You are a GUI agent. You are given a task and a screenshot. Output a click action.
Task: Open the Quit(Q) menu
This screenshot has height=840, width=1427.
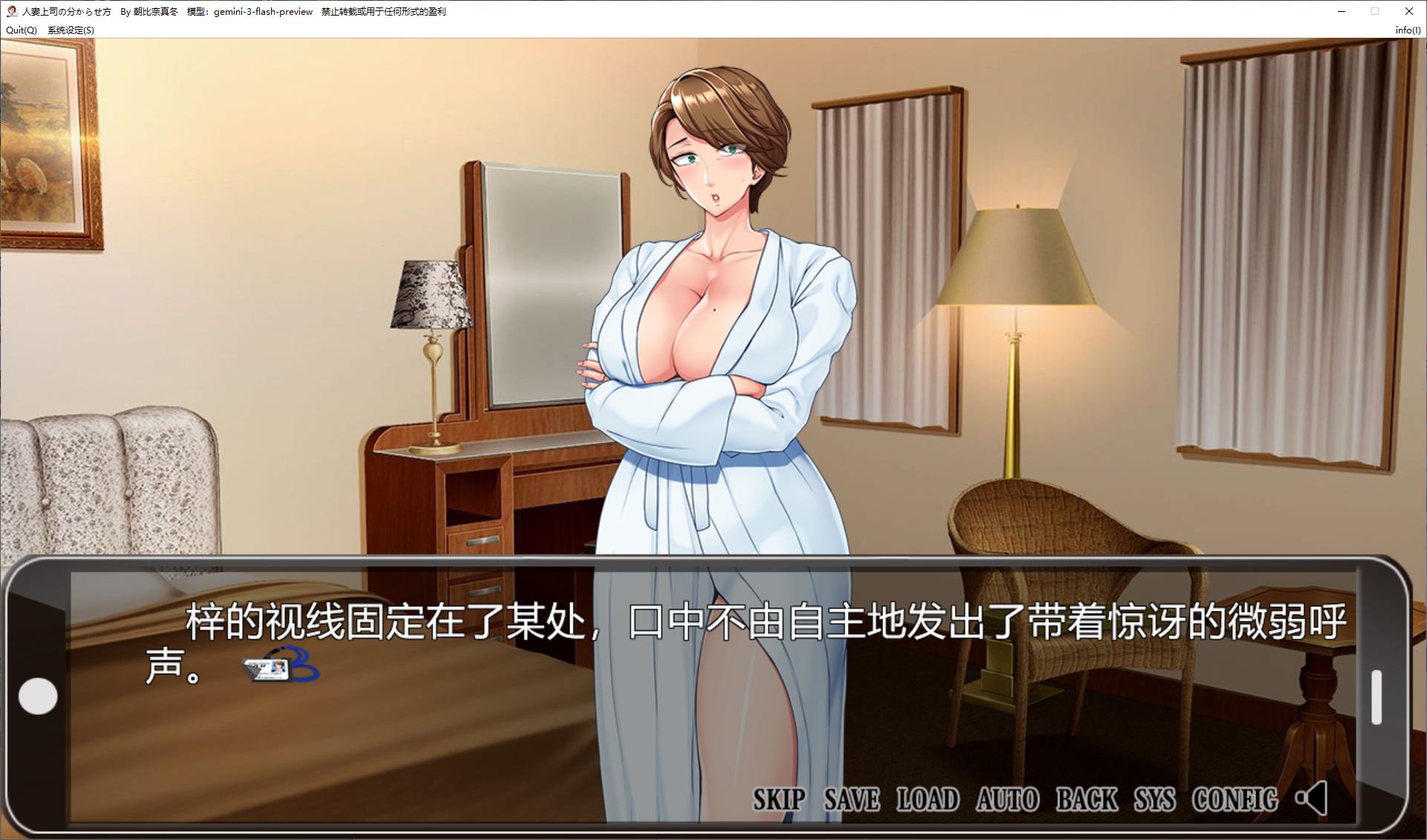pos(21,30)
